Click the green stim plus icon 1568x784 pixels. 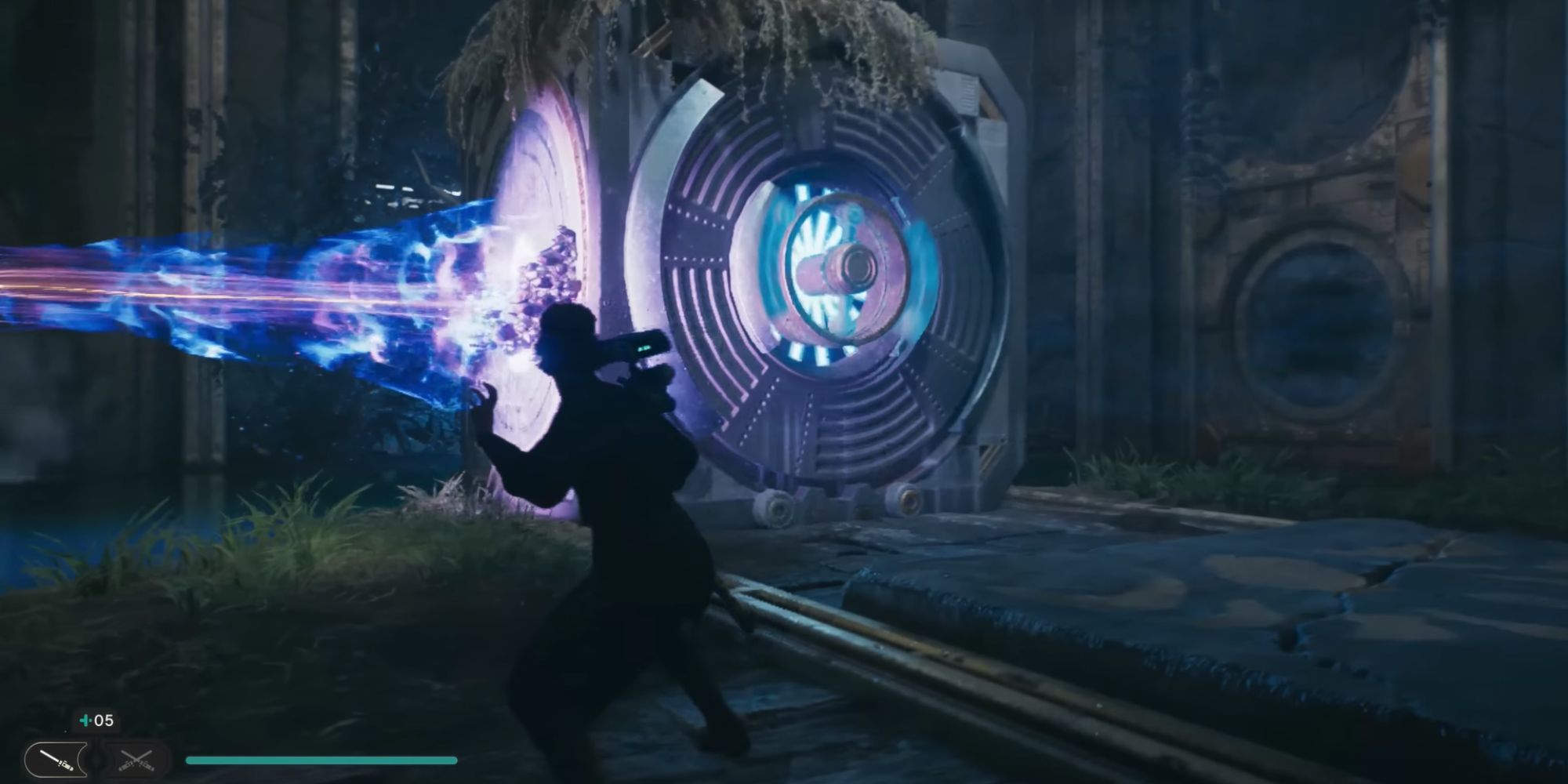[x=84, y=720]
